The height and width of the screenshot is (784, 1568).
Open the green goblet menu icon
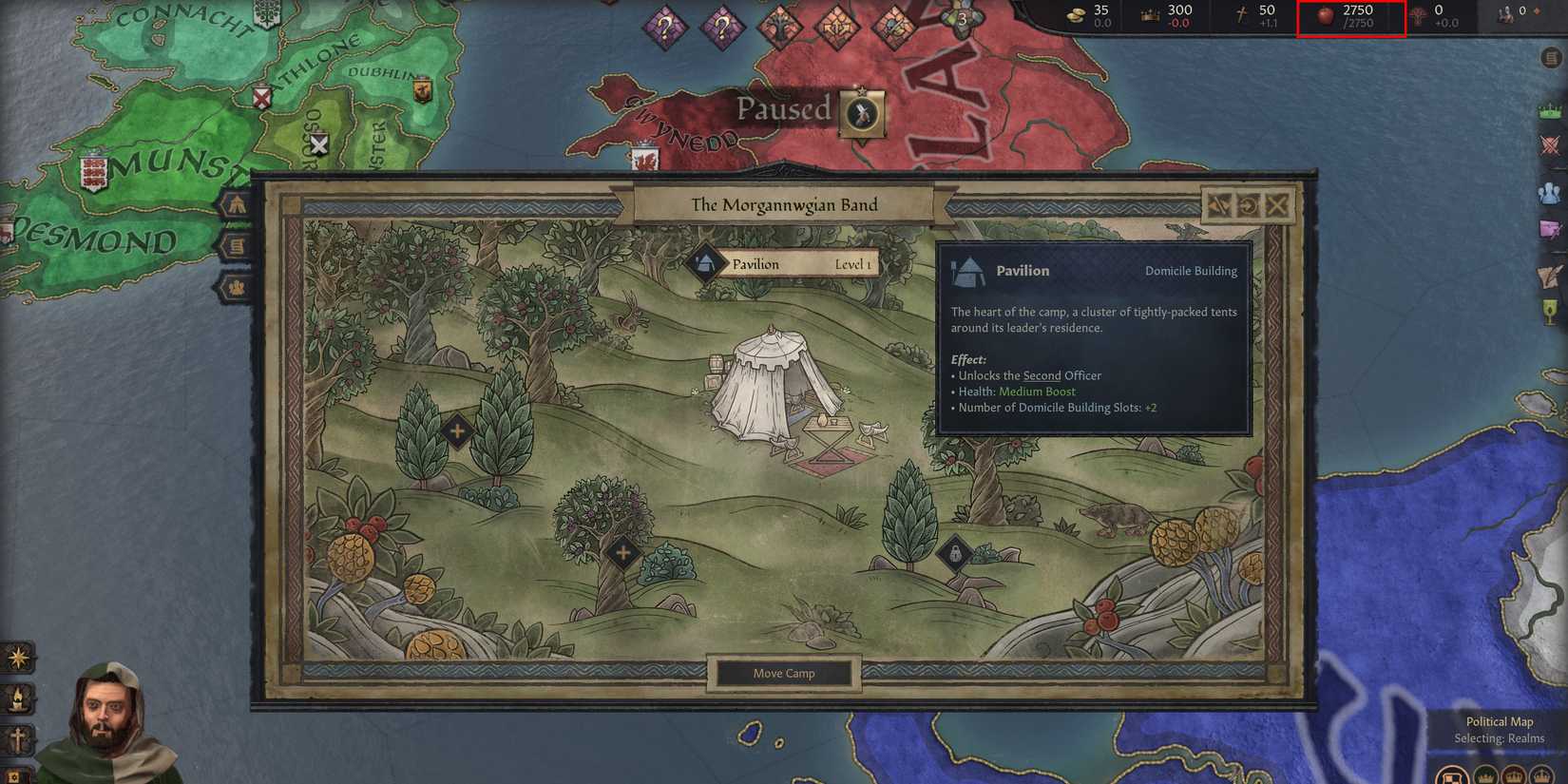point(1550,312)
